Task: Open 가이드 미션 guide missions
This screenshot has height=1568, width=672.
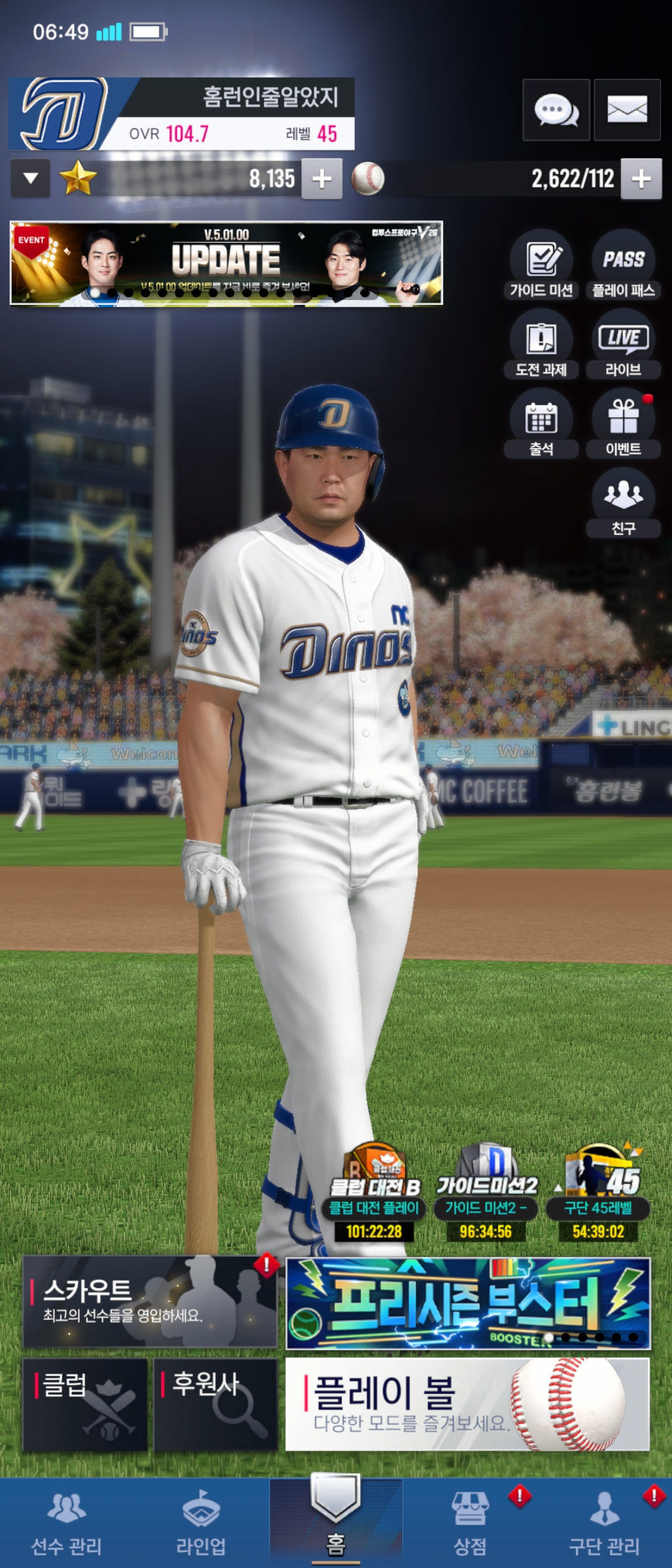Action: pos(541,264)
